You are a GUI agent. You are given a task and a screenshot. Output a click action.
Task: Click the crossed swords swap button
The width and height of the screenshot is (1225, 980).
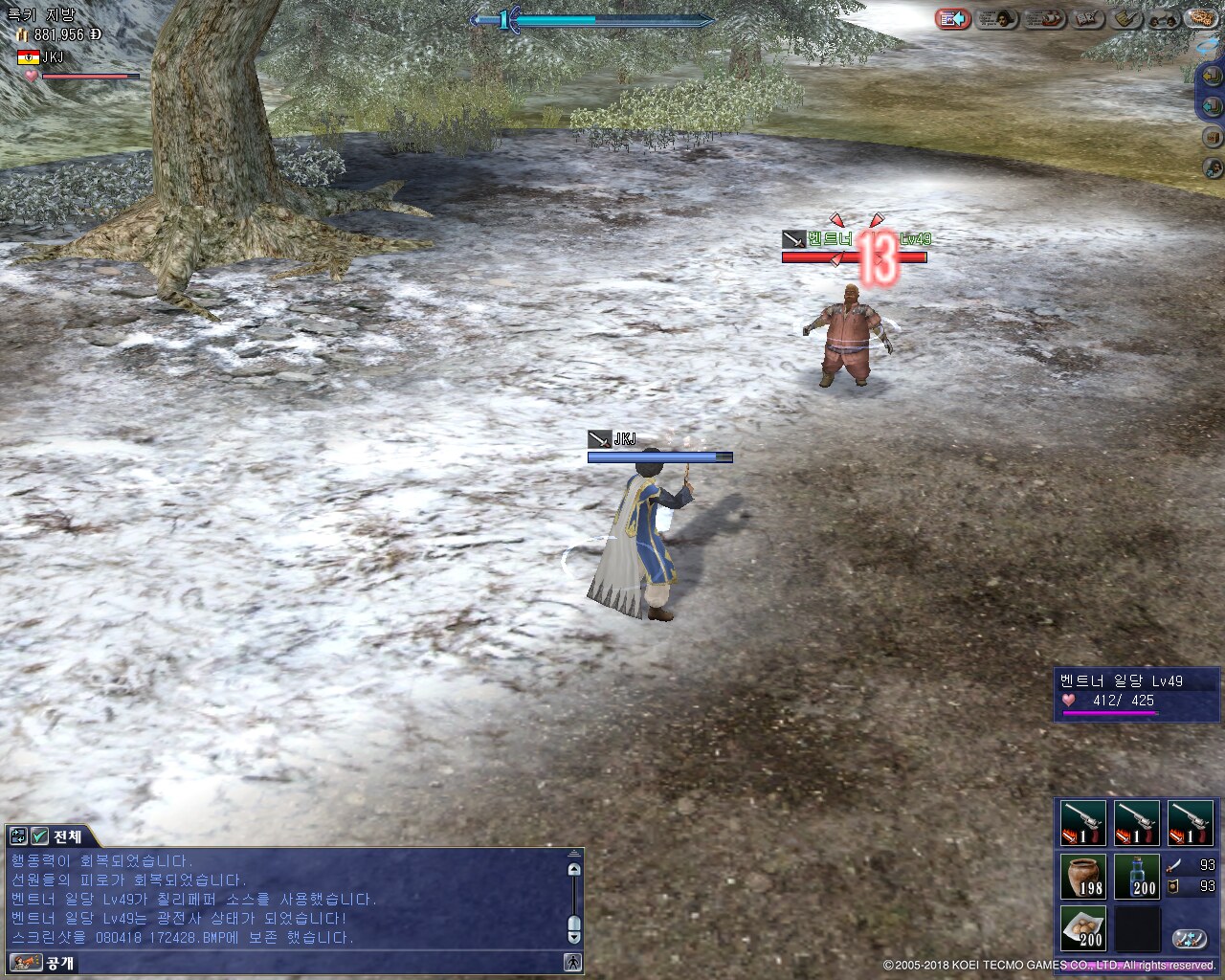tap(1190, 939)
